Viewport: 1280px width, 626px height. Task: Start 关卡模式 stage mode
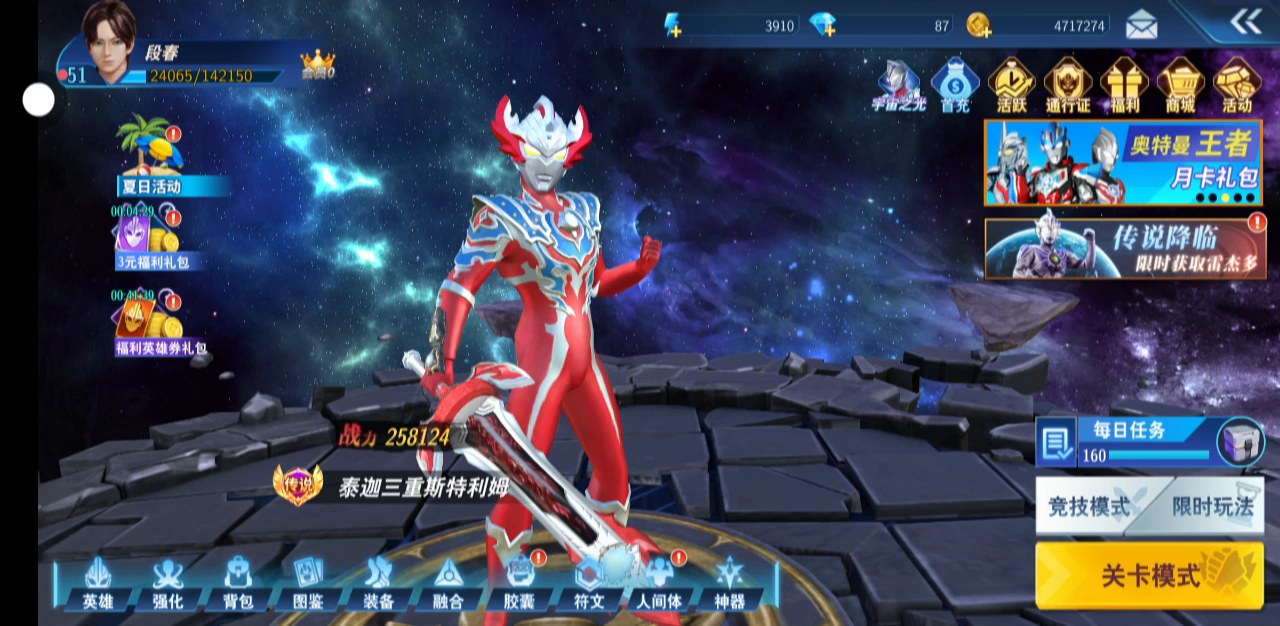[x=1149, y=575]
